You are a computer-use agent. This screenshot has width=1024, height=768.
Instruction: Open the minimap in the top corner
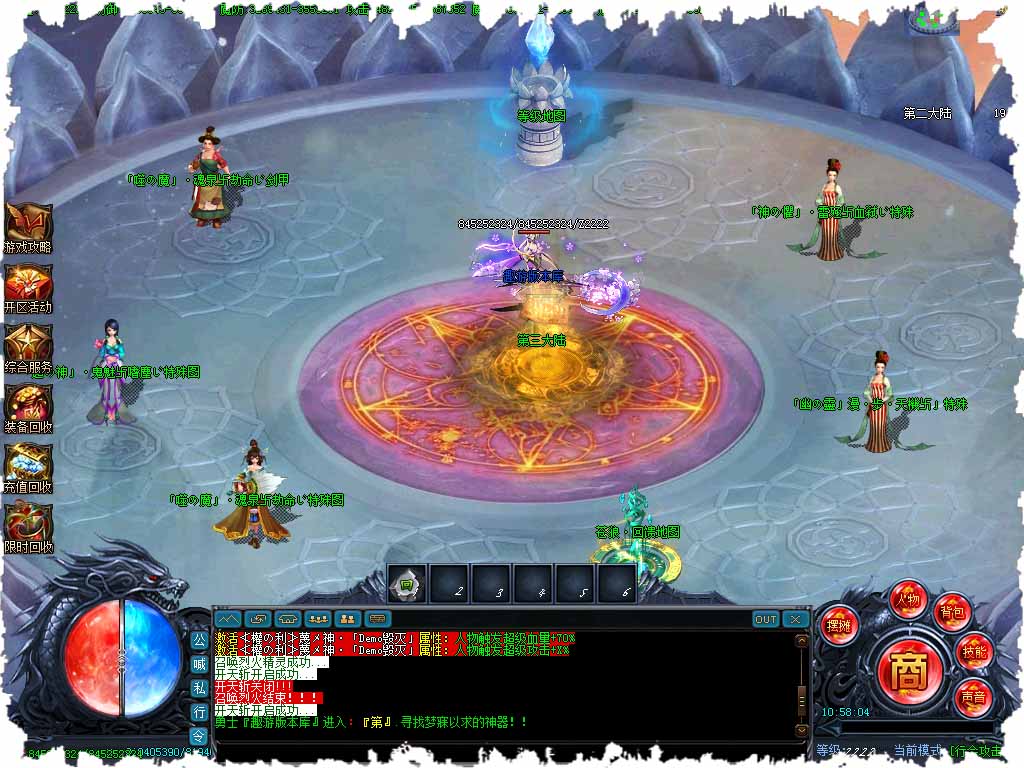pos(933,19)
